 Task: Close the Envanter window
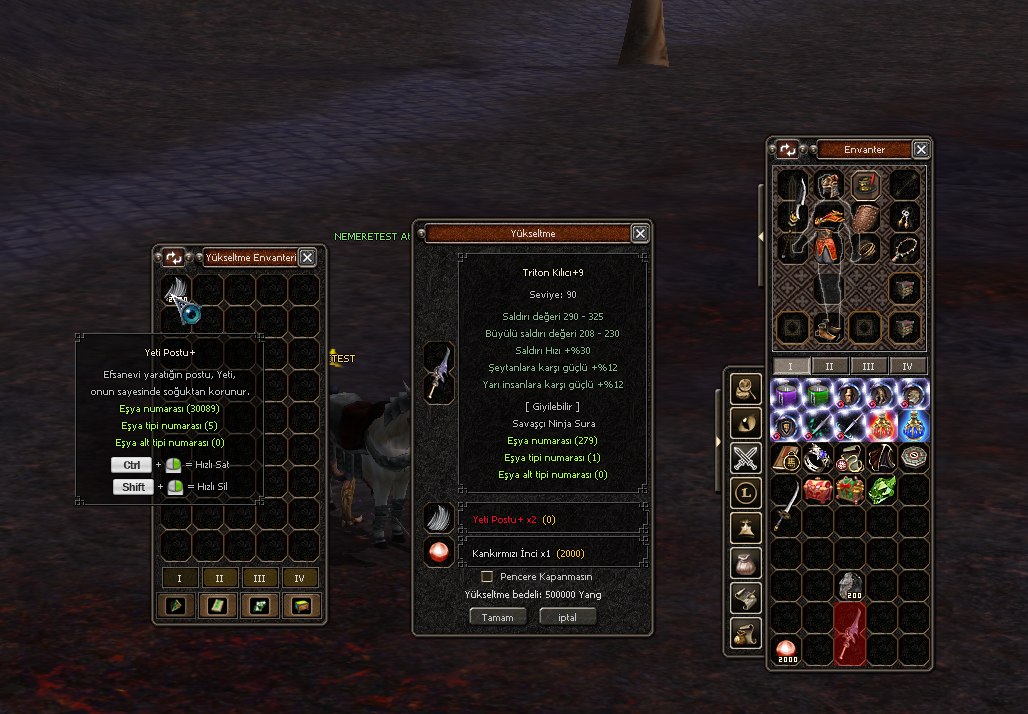click(921, 149)
